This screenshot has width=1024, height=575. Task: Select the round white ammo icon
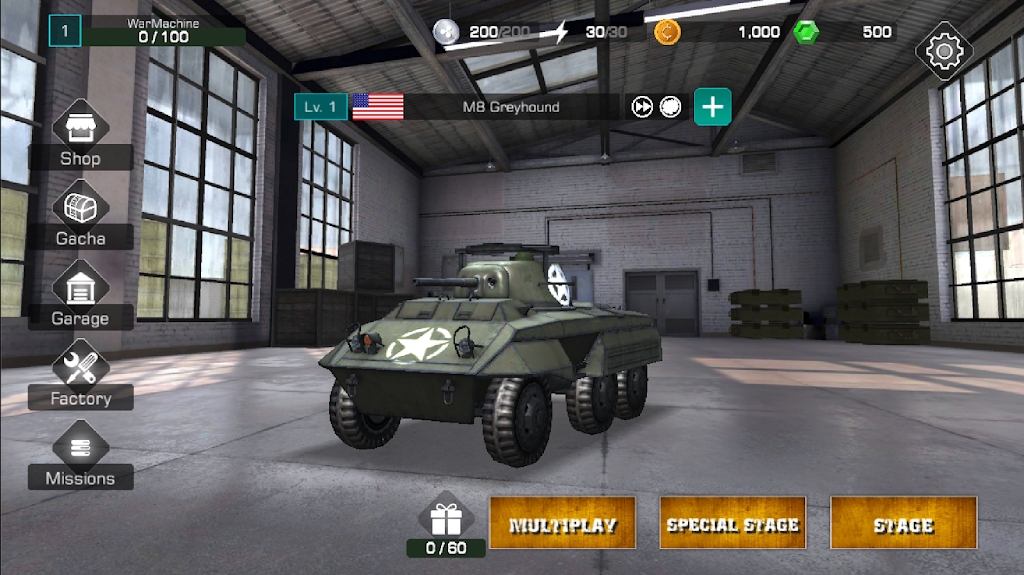671,107
